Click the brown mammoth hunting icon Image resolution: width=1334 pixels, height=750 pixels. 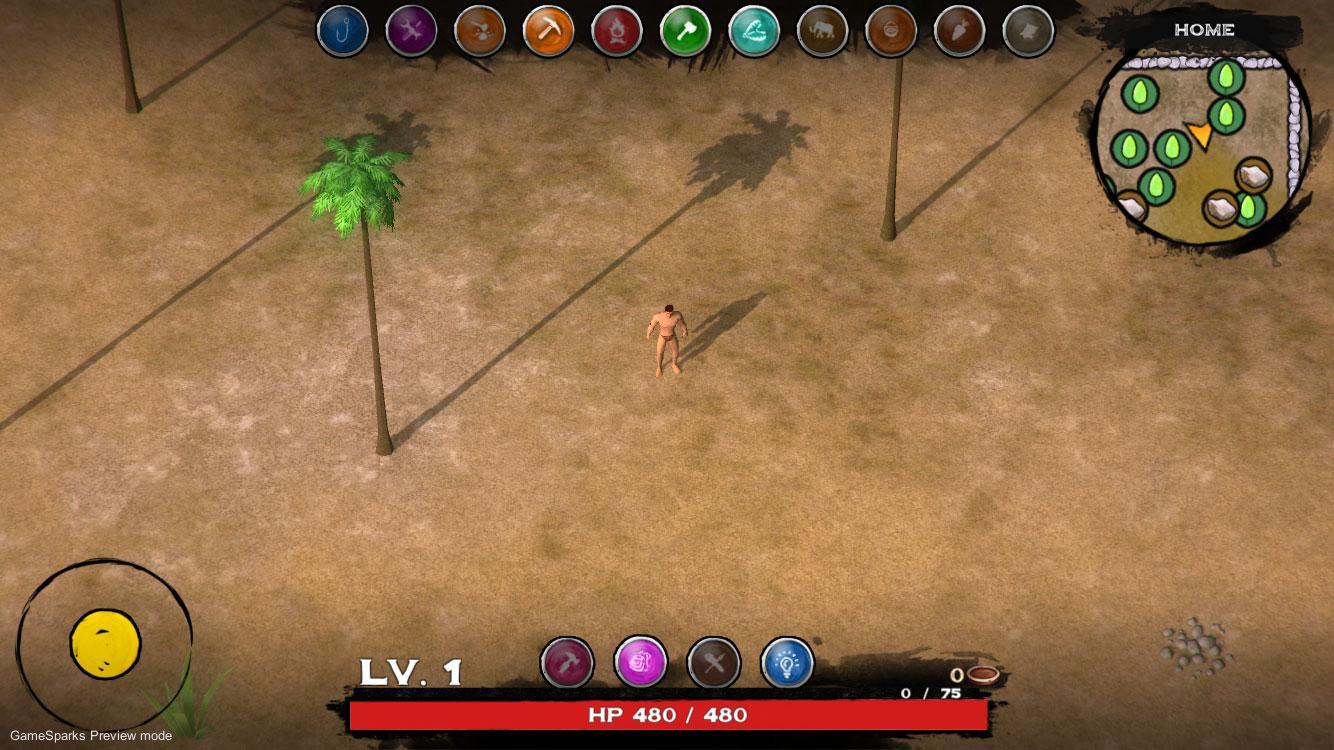click(822, 31)
